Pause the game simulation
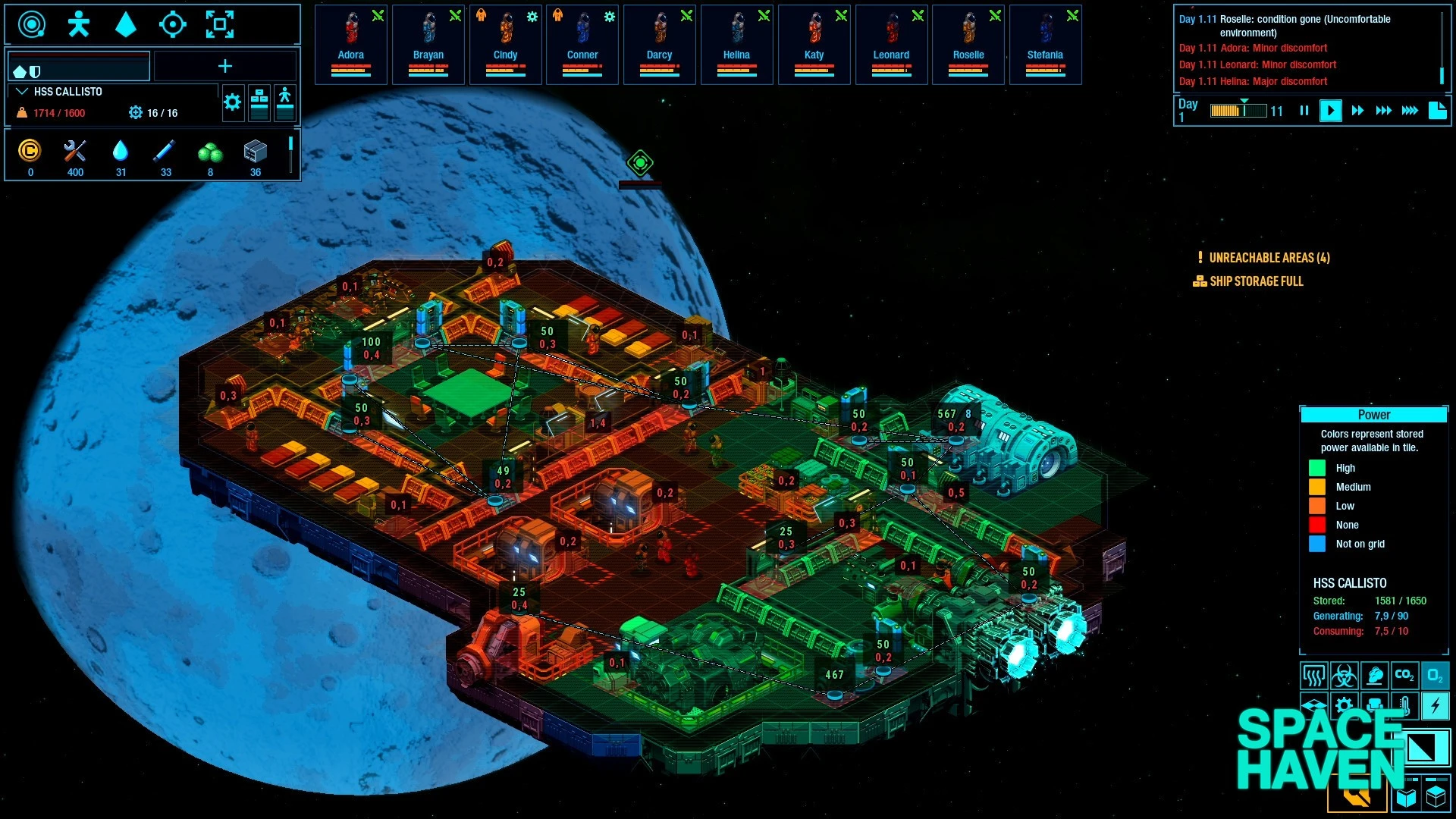1456x819 pixels. [1304, 111]
